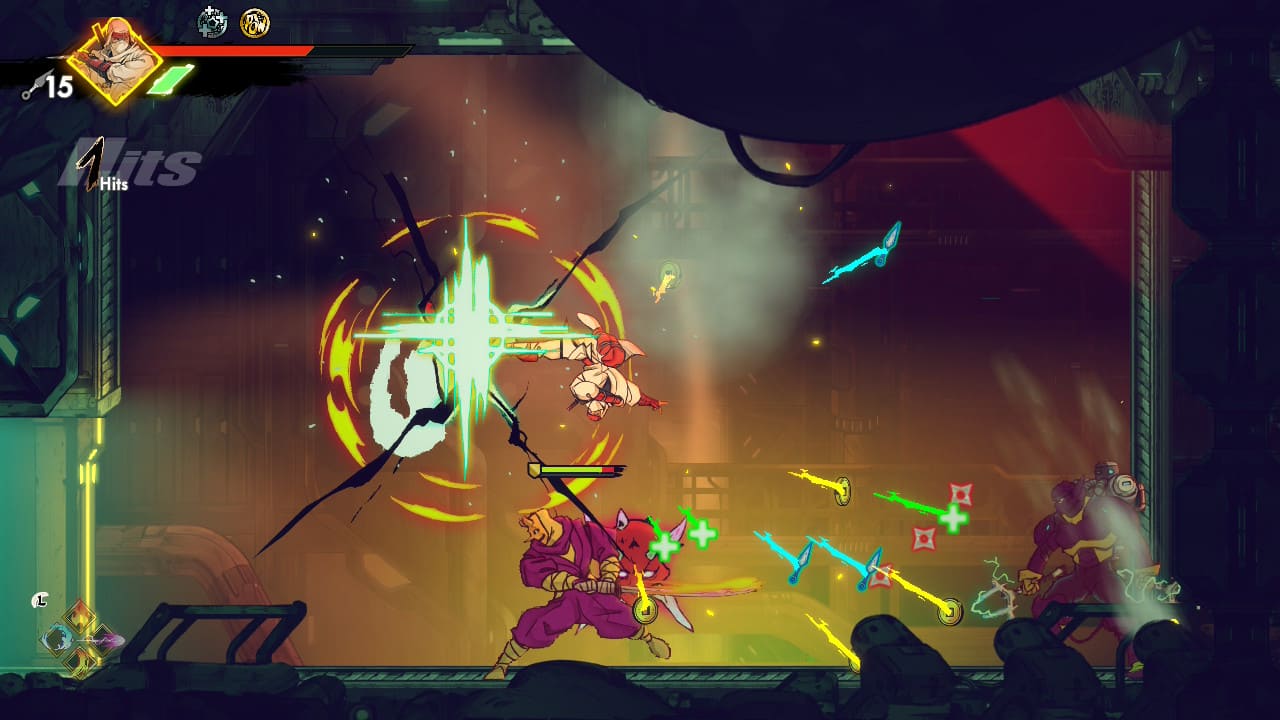Activate the blue water wave ninpo slot
Screen dimensions: 1280x720
tap(56, 639)
